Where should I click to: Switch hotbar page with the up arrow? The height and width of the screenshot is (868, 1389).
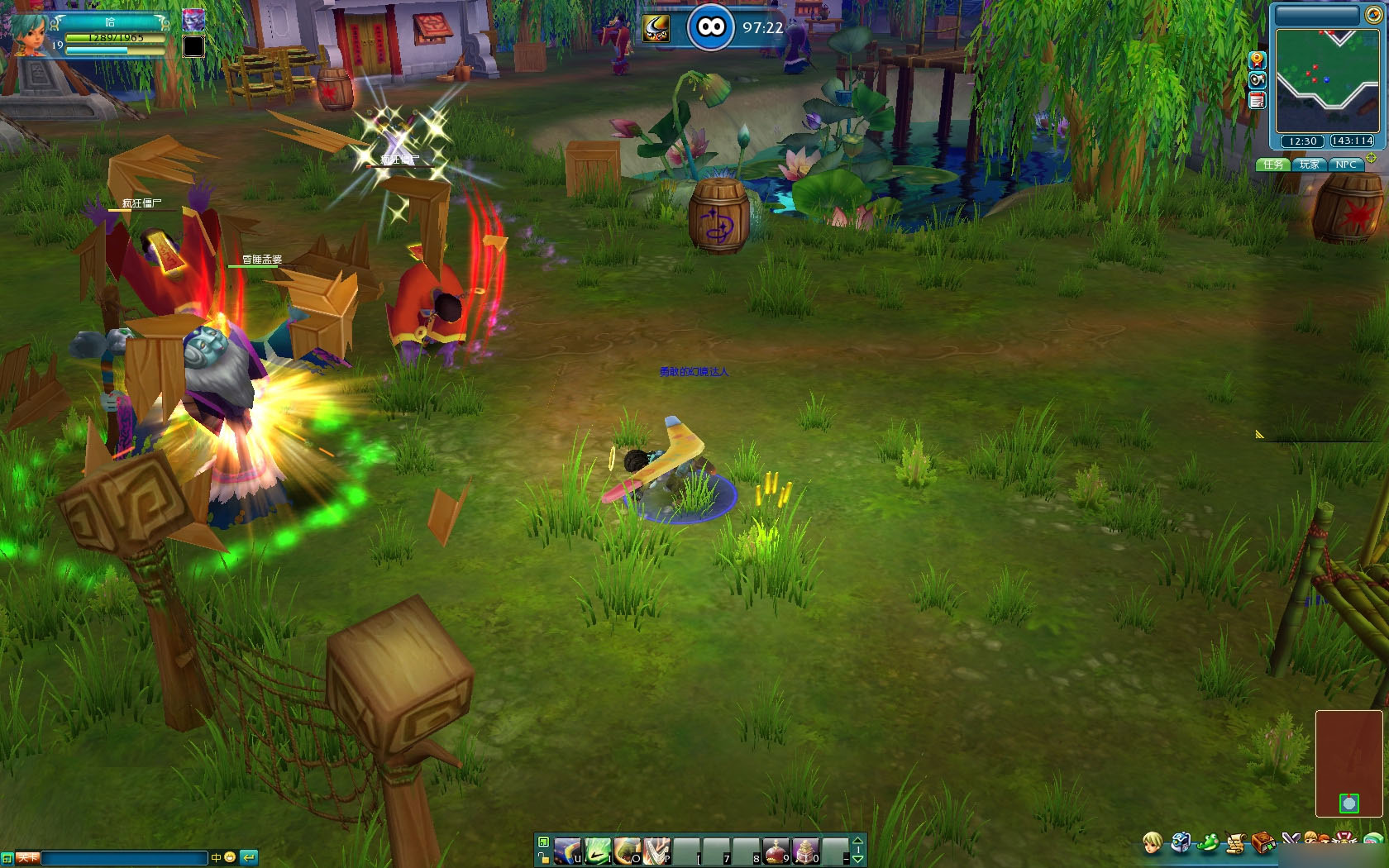(857, 842)
